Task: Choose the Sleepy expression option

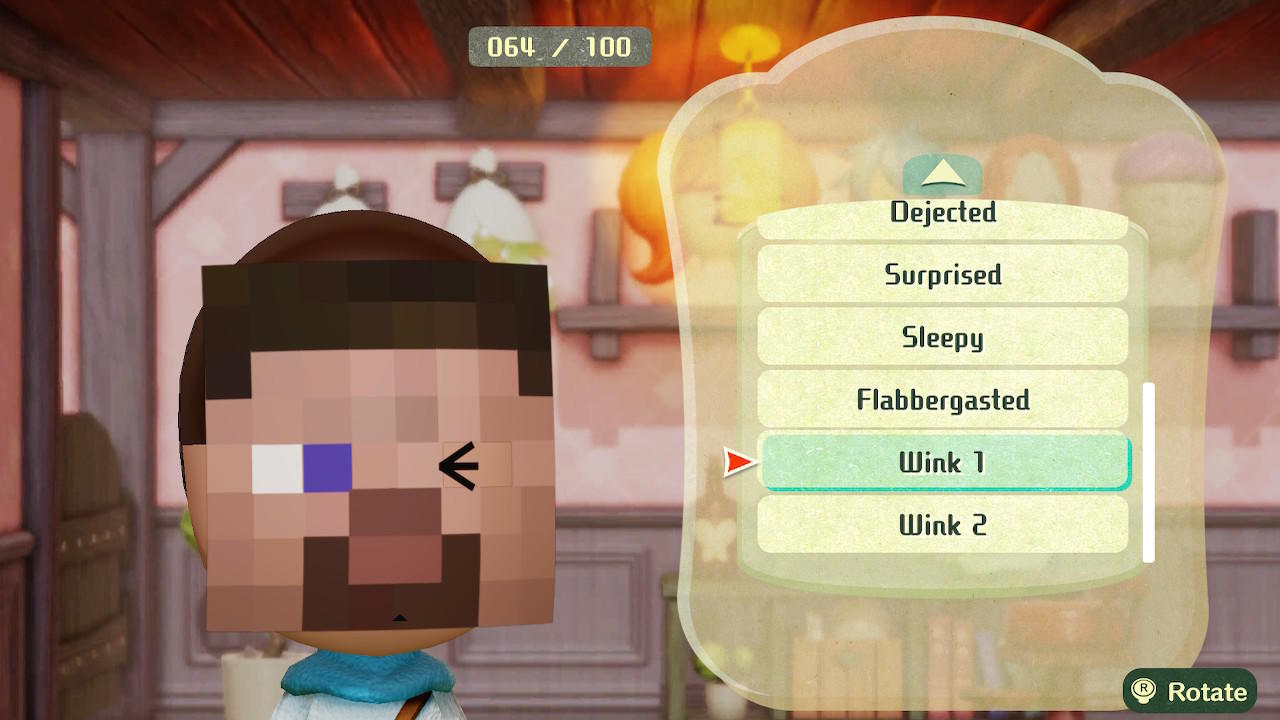Action: tap(943, 337)
